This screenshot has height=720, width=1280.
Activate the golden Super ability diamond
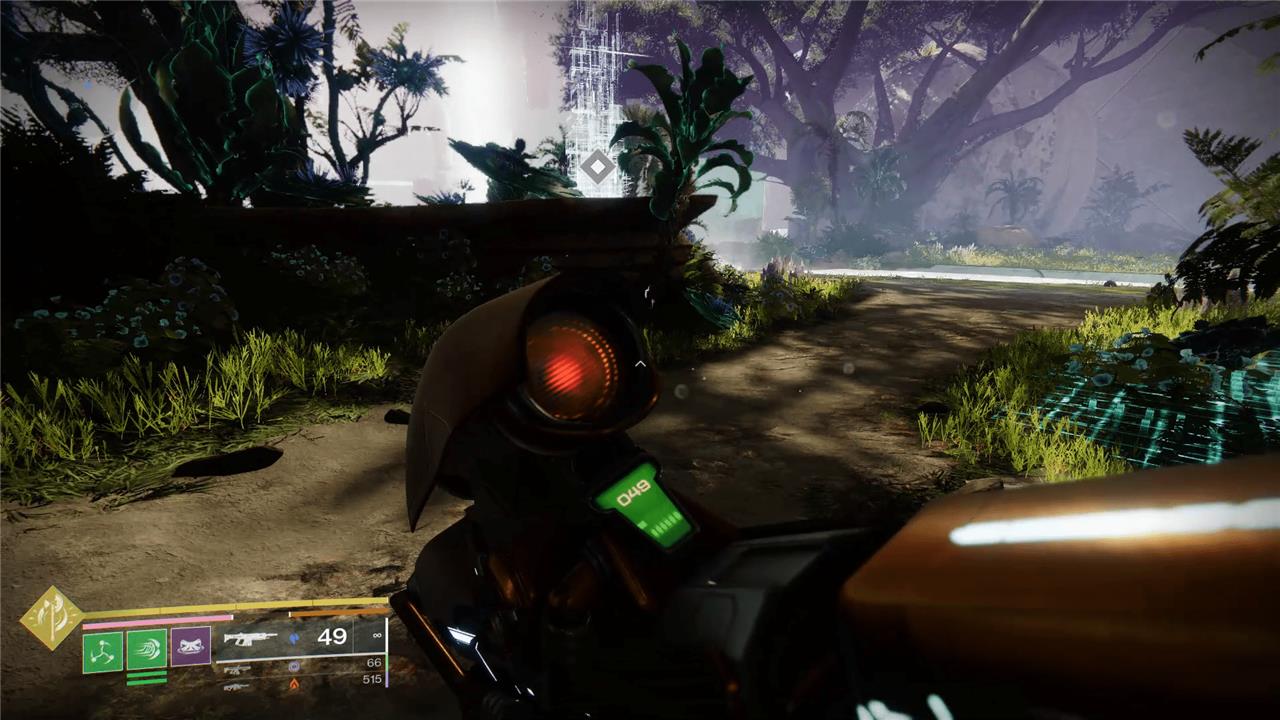pyautogui.click(x=51, y=618)
